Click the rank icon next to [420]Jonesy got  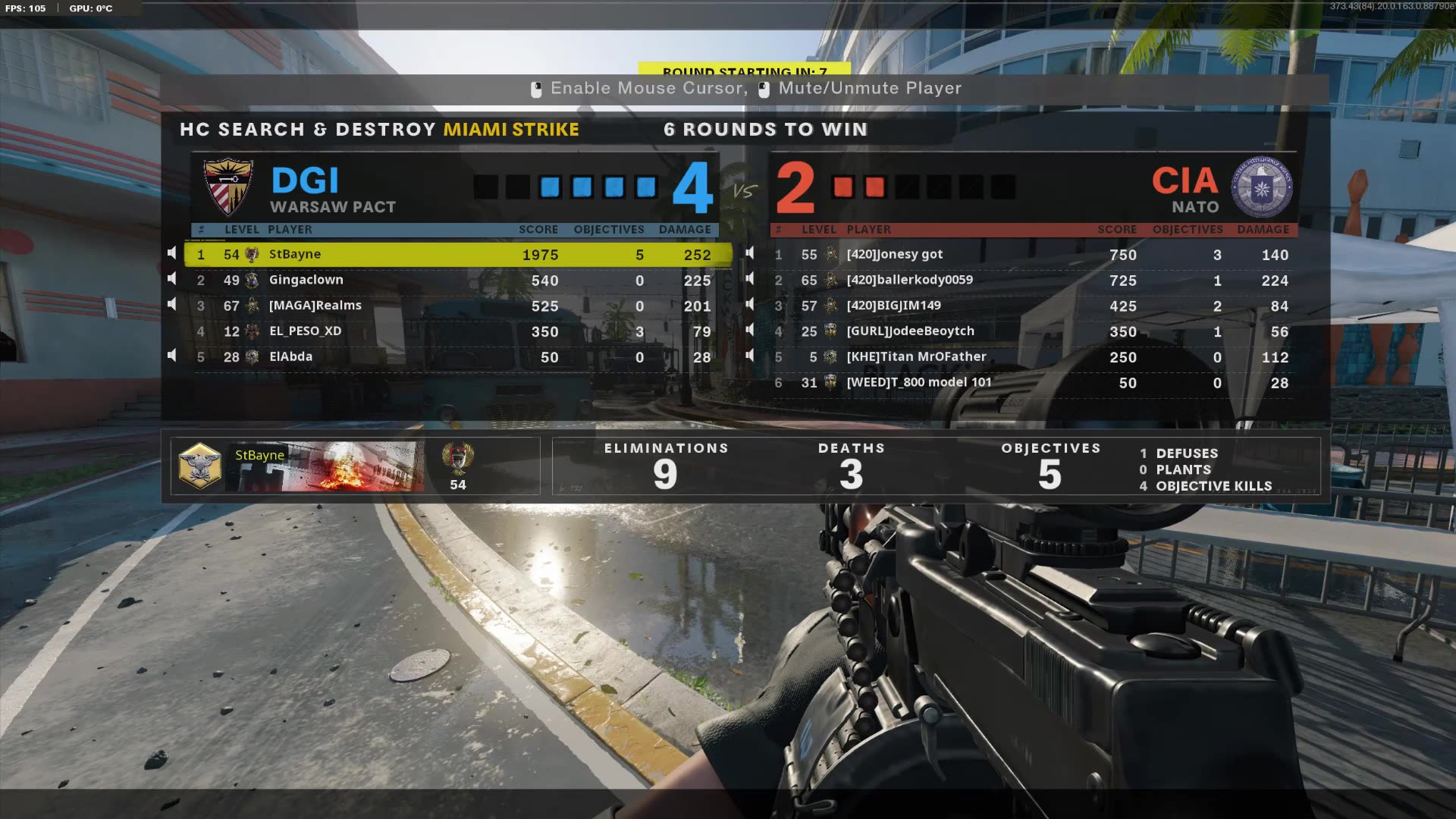[x=830, y=255]
